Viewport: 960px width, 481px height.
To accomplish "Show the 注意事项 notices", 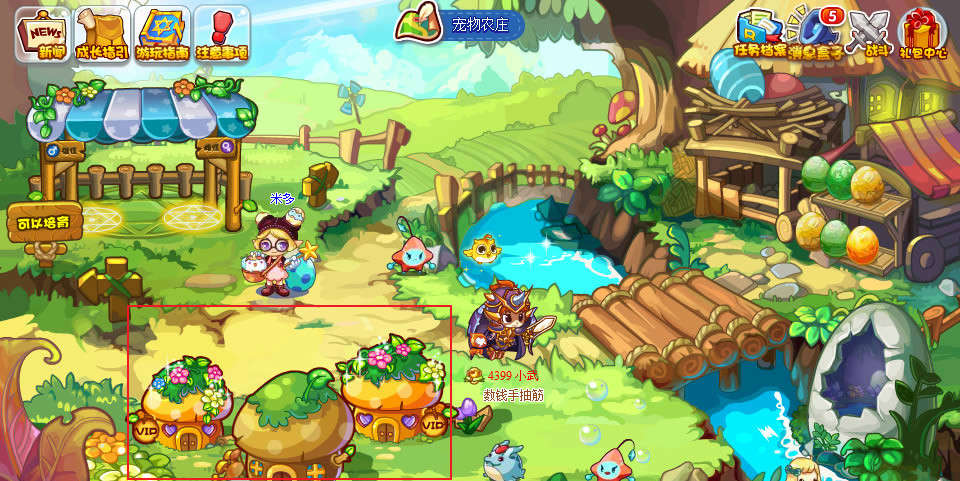I will tap(221, 34).
